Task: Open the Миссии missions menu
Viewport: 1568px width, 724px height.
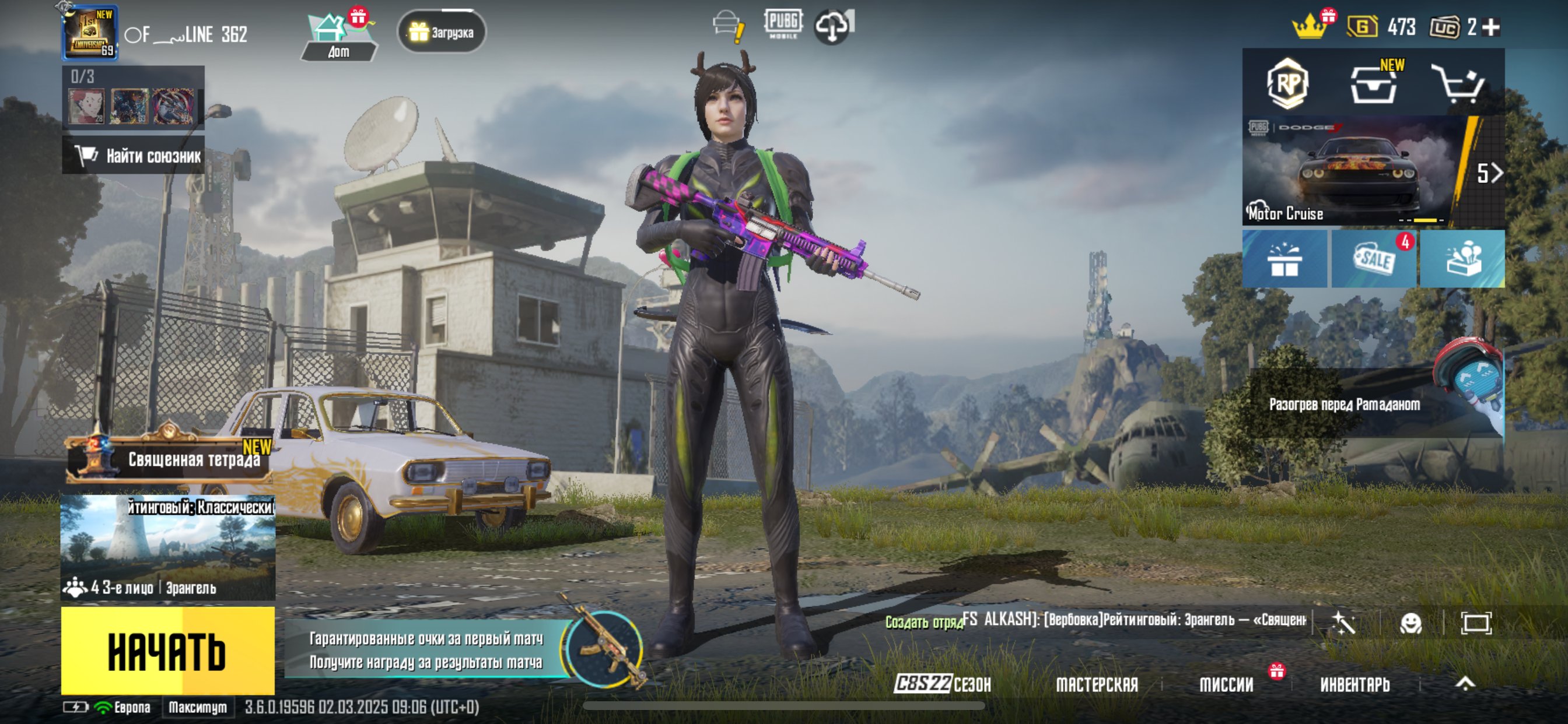Action: coord(1226,684)
